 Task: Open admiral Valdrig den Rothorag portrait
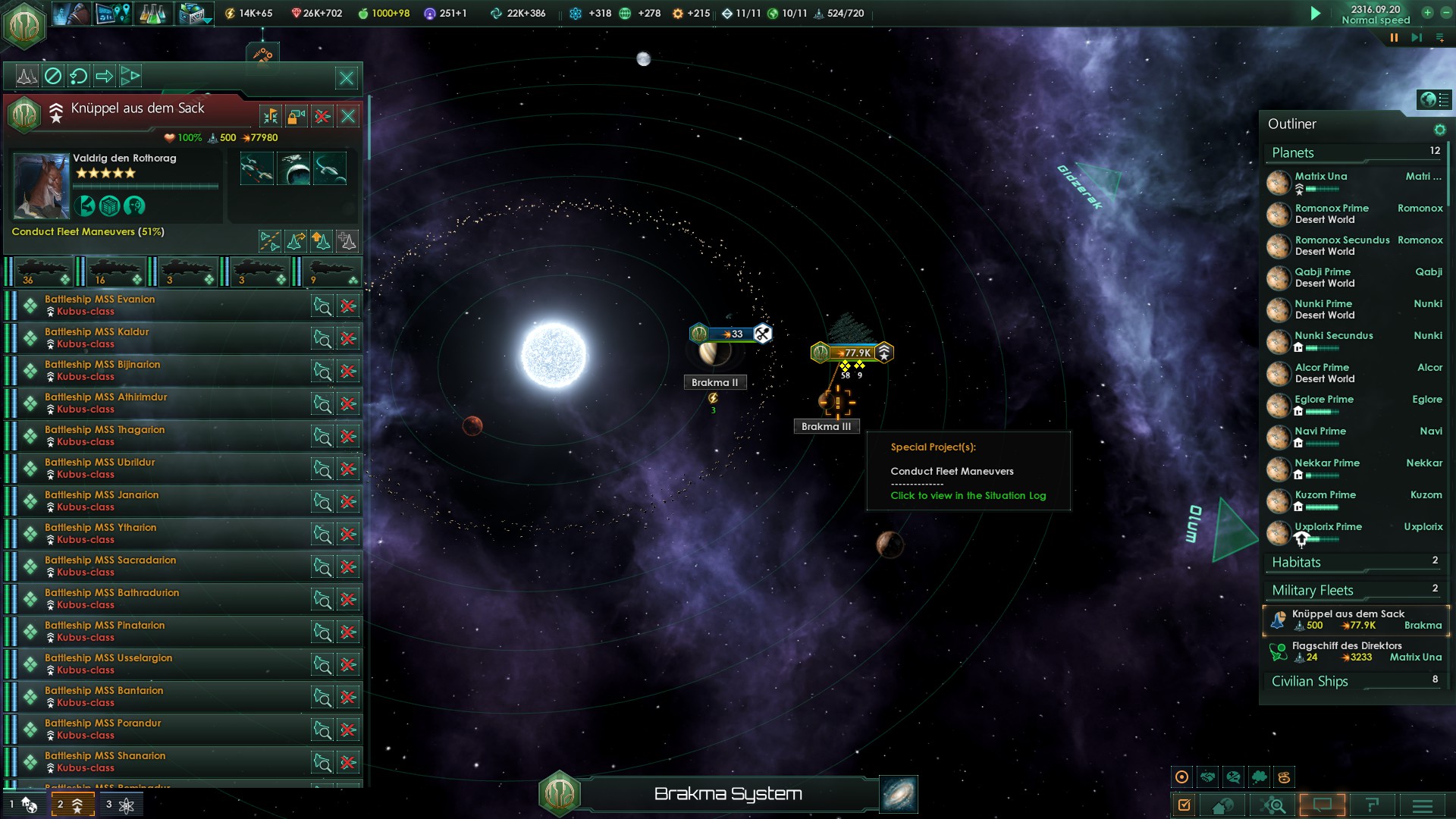click(42, 187)
